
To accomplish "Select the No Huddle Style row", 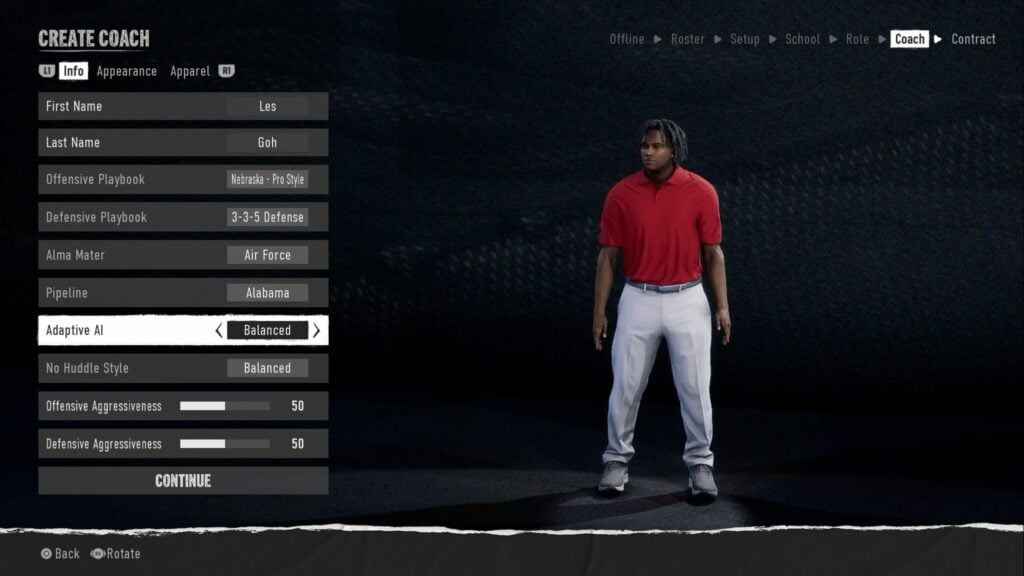I will coord(183,368).
